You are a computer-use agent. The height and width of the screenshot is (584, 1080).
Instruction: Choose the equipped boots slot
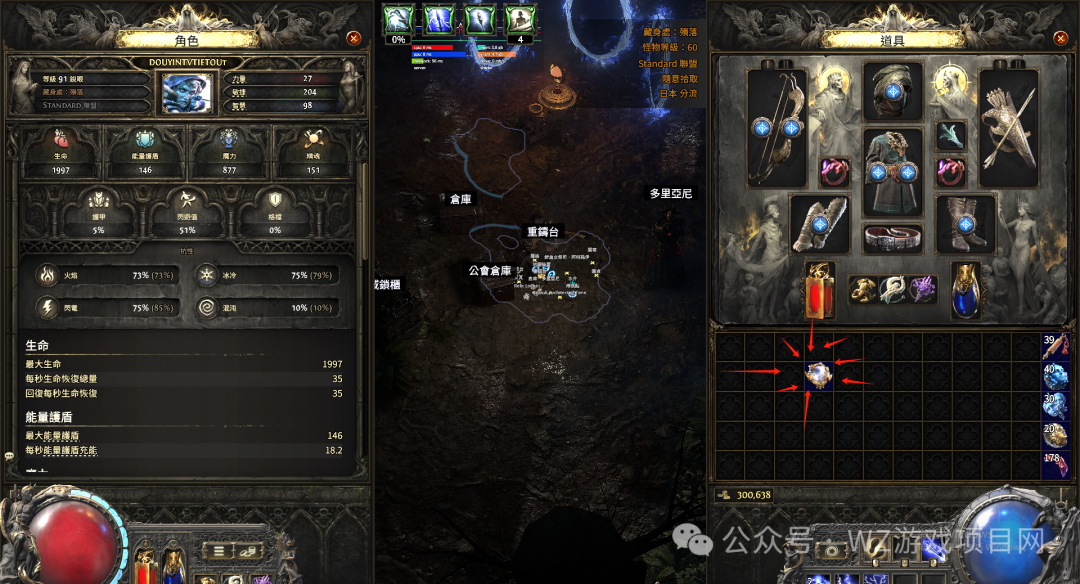coord(965,223)
